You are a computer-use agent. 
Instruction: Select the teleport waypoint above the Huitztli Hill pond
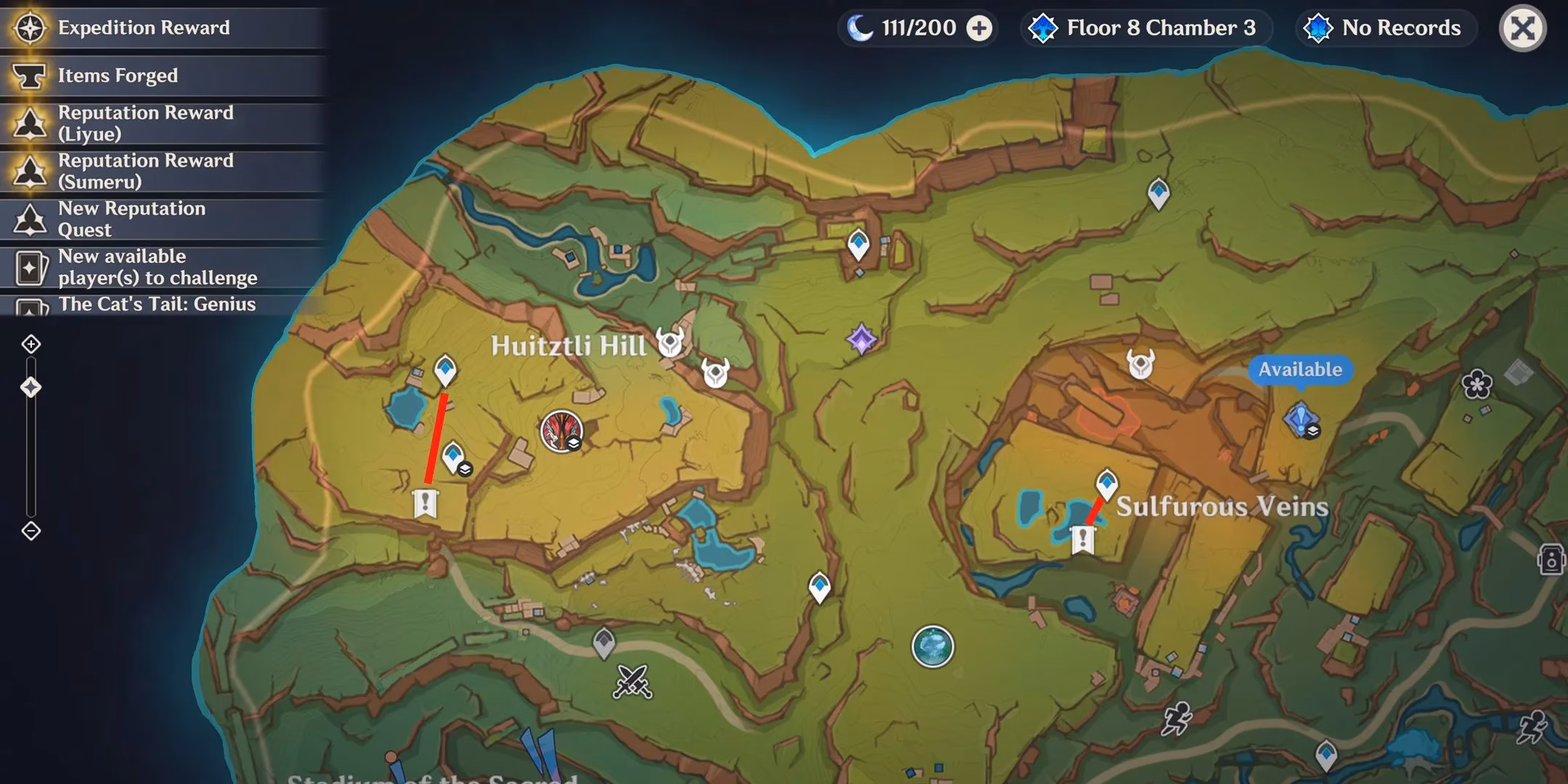click(445, 370)
